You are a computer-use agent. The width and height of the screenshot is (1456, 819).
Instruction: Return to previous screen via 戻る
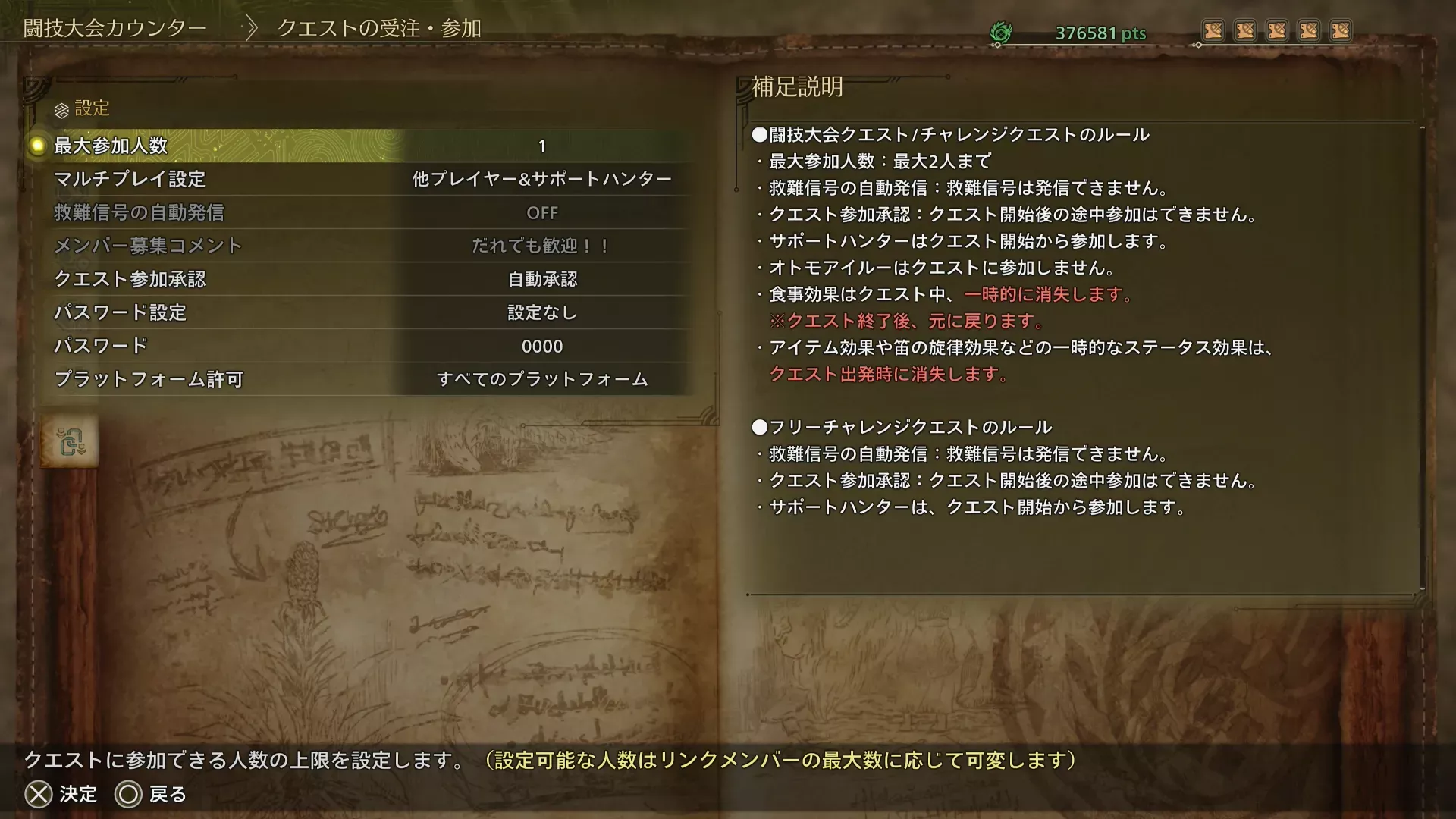(150, 795)
